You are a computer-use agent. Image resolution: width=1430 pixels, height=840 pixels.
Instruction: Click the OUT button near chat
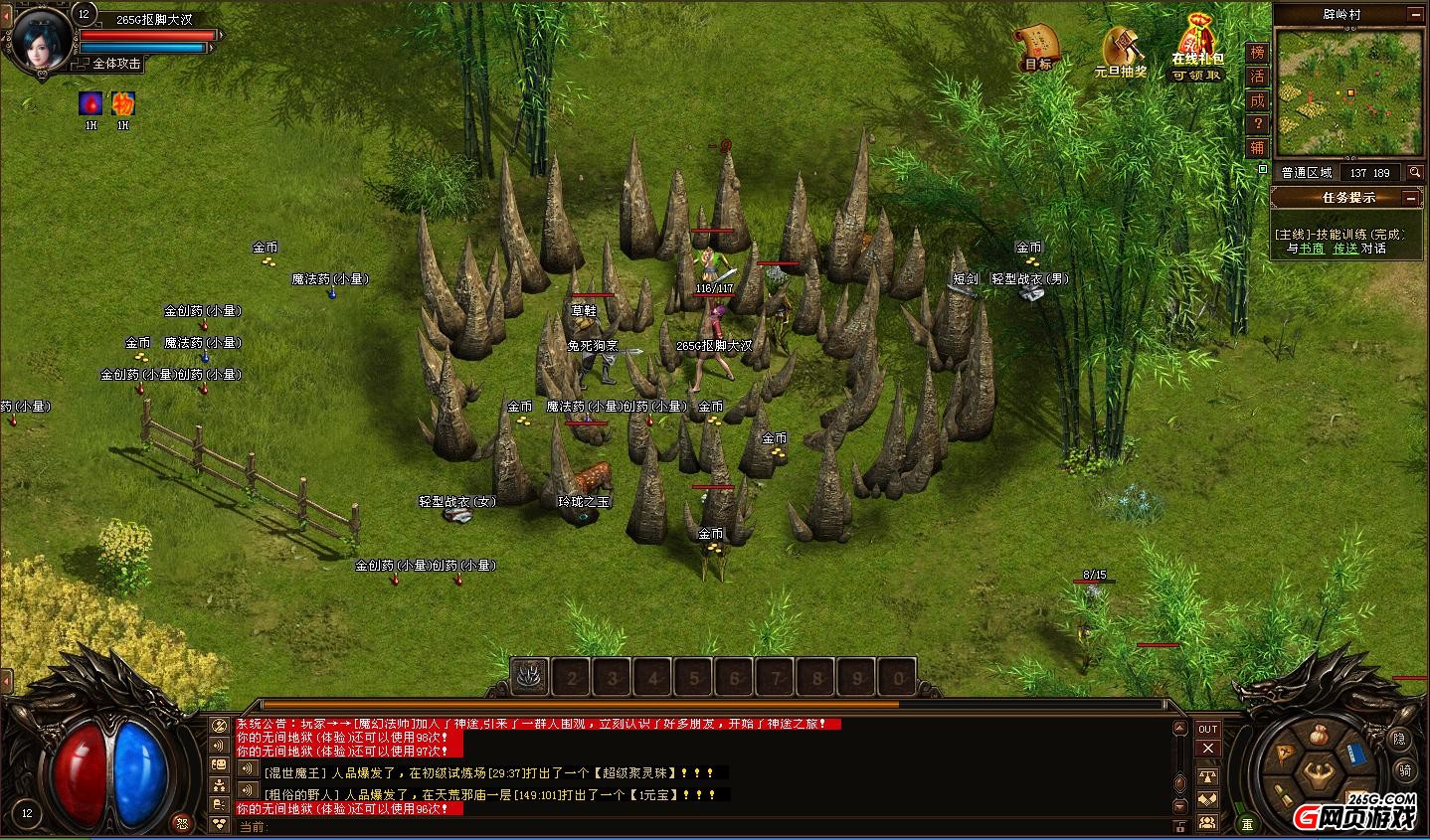pos(1207,729)
